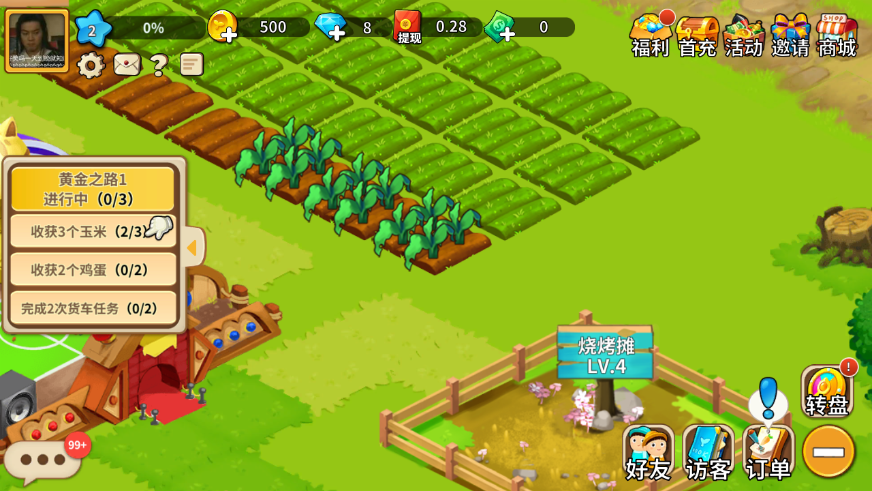
Task: Open the gear settings icon
Action: click(x=91, y=66)
